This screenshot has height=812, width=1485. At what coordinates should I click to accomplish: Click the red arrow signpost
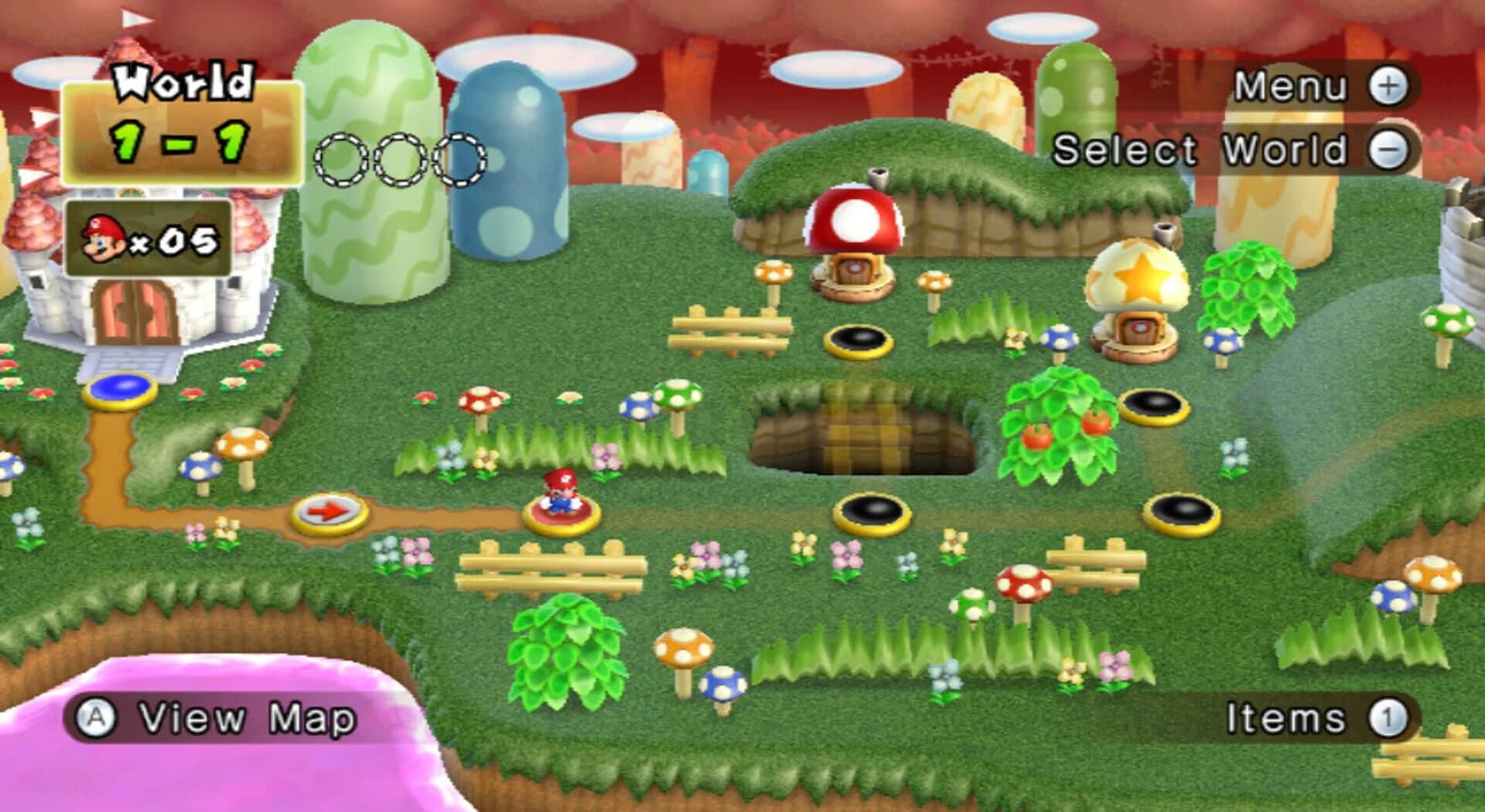click(329, 510)
